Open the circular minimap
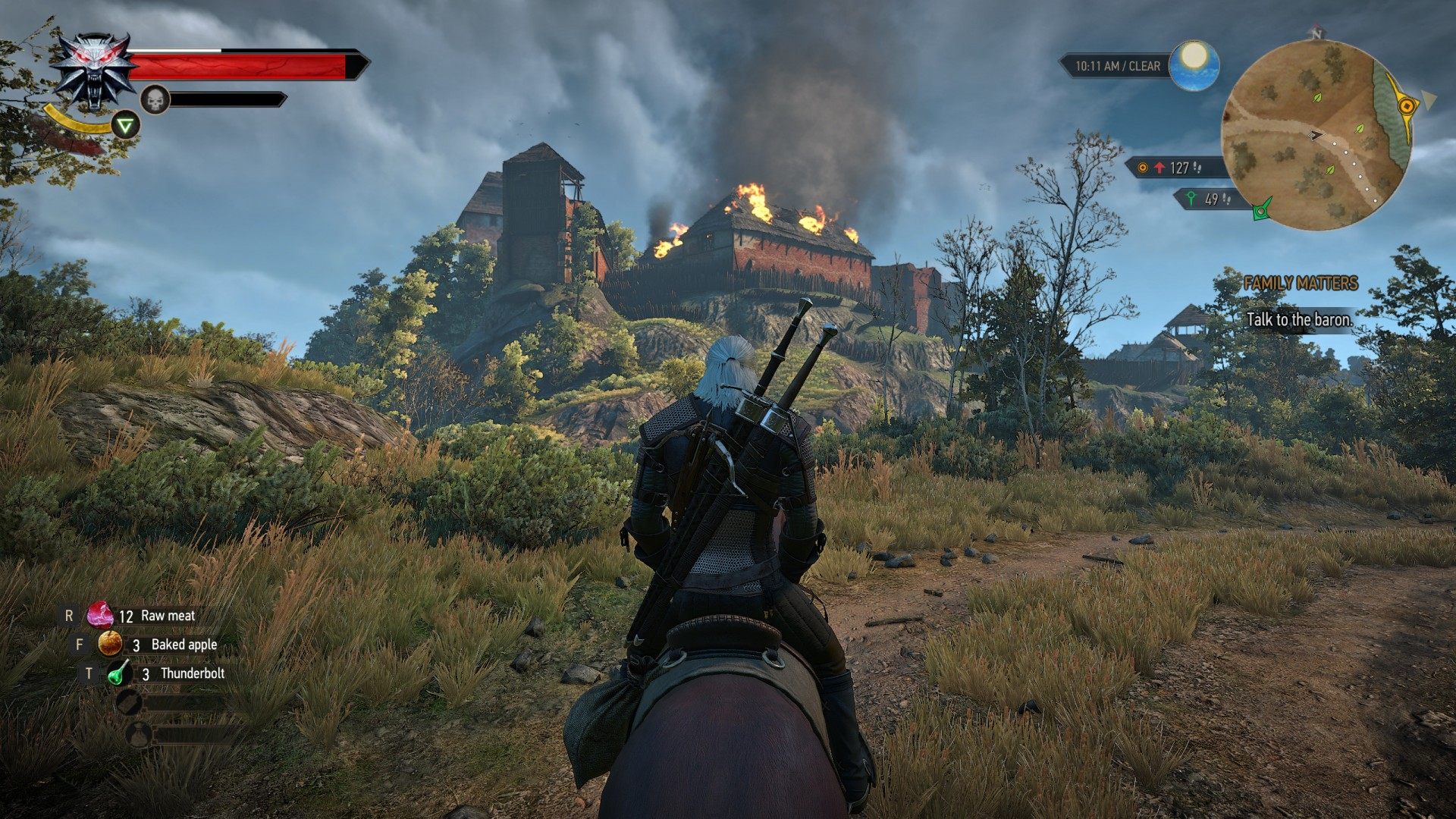1456x819 pixels. point(1317,135)
